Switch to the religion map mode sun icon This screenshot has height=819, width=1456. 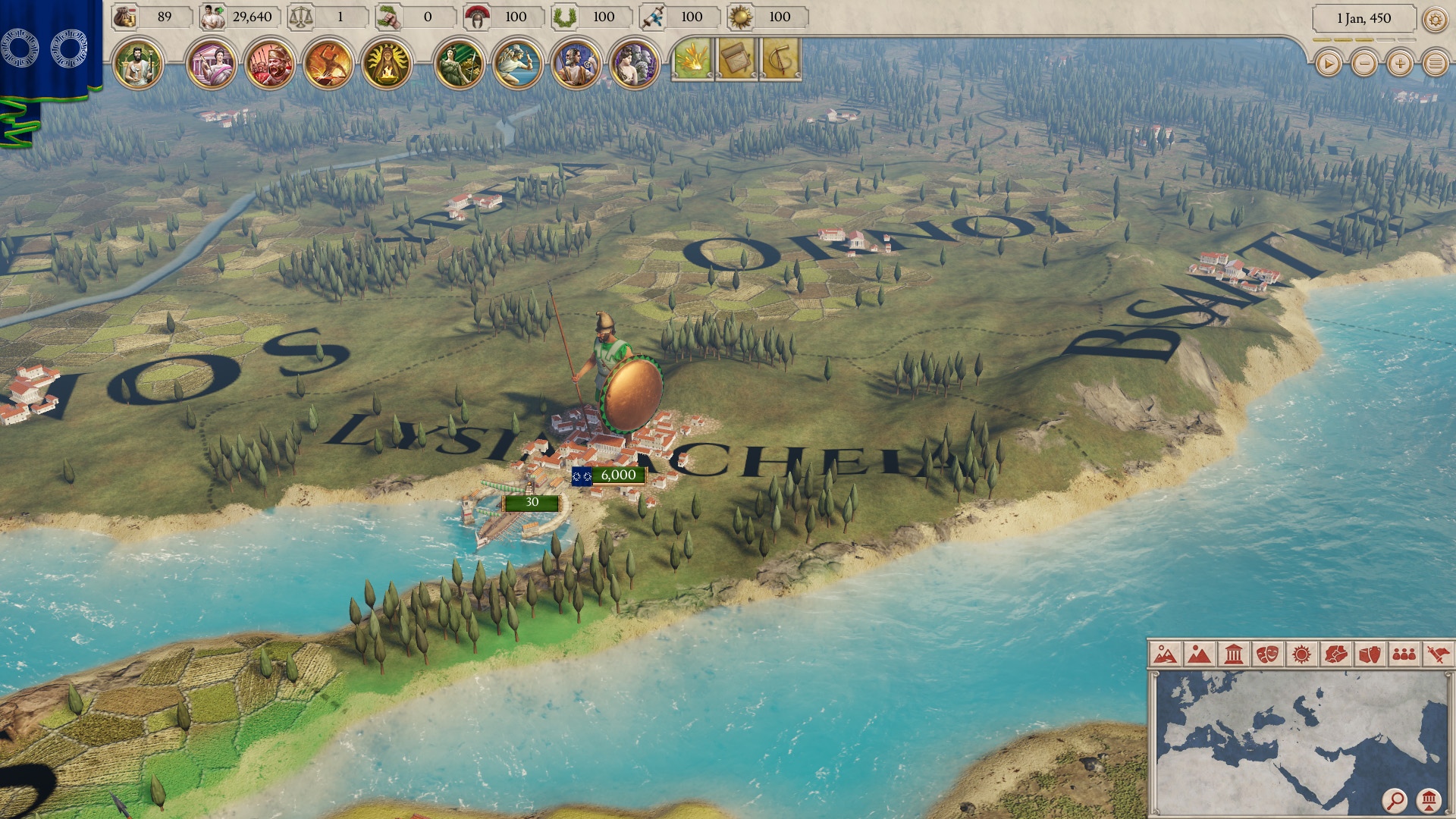(x=1301, y=654)
